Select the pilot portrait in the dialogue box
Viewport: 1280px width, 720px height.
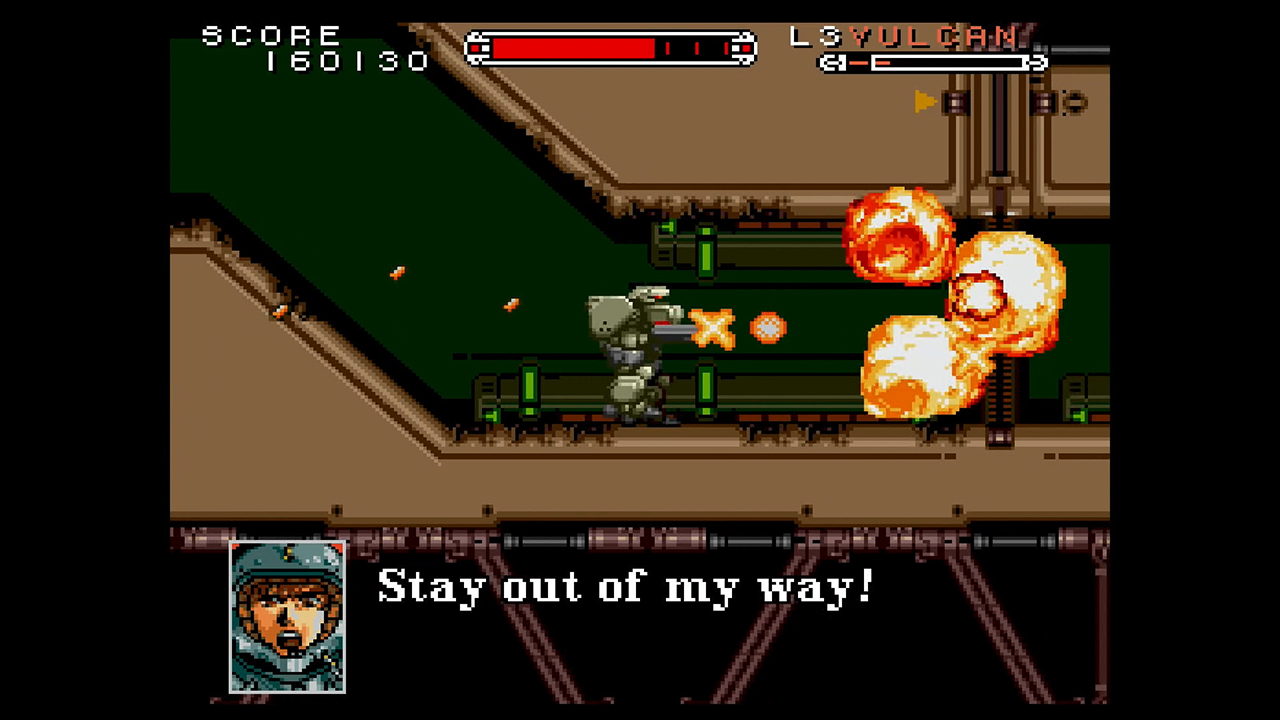(x=286, y=617)
